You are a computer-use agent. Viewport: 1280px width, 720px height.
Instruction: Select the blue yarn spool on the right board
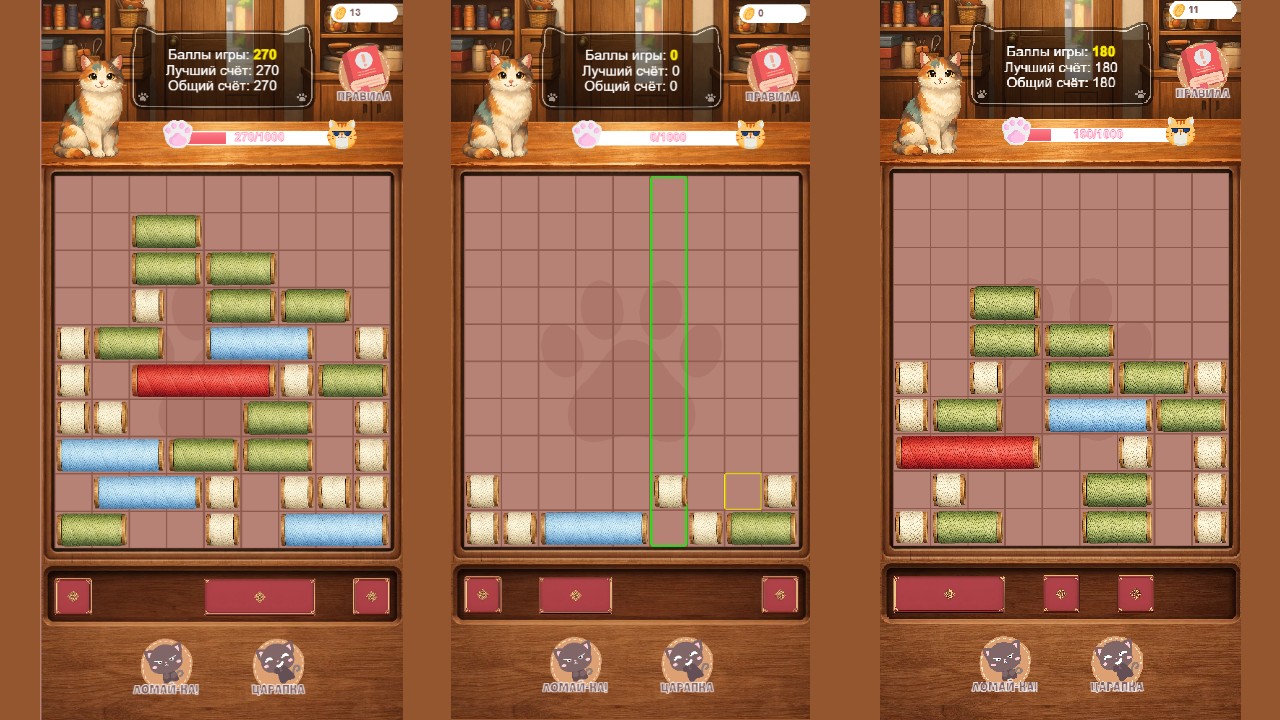tap(1096, 414)
